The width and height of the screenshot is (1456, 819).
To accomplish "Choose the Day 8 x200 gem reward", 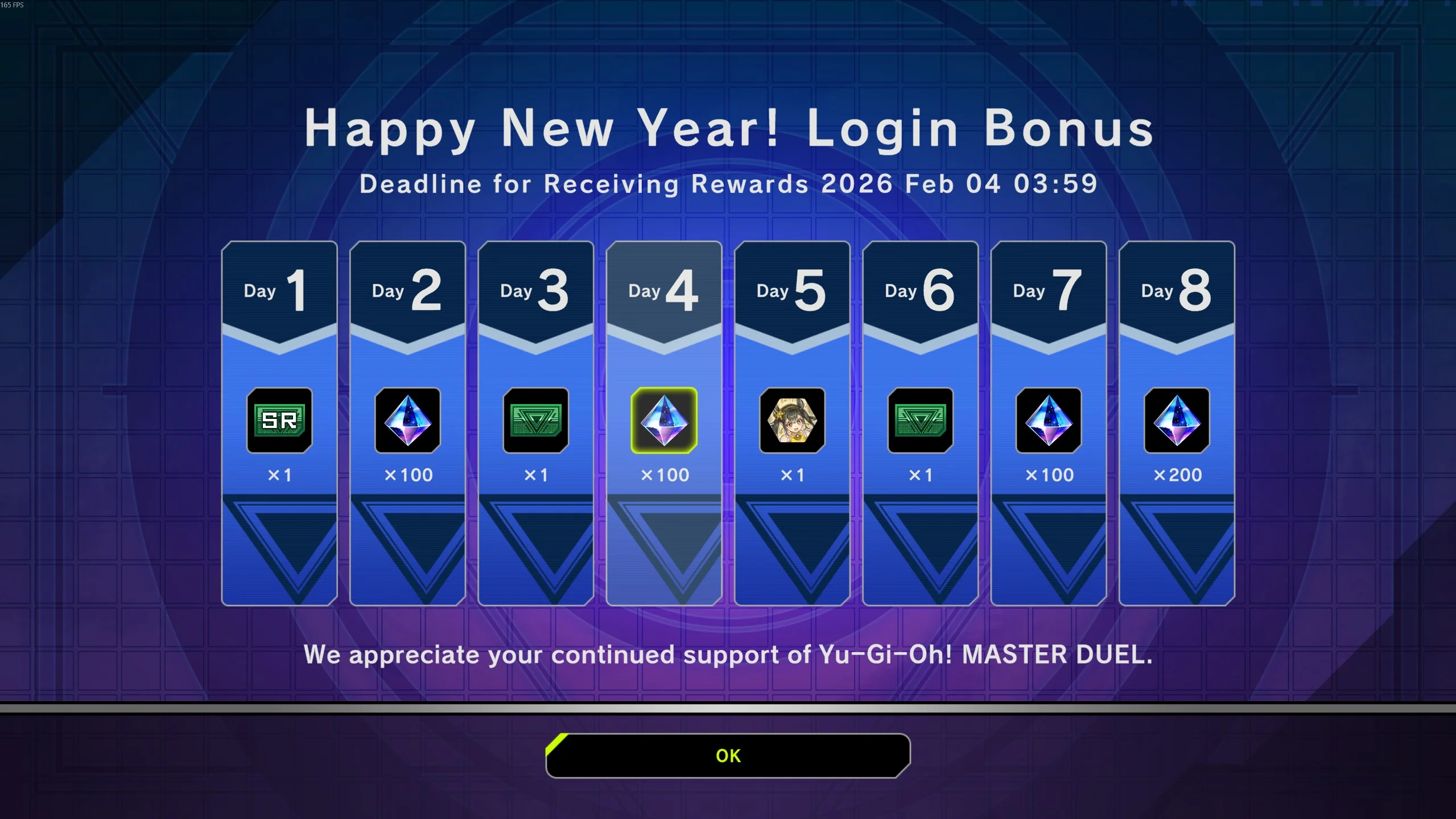I will [x=1177, y=421].
